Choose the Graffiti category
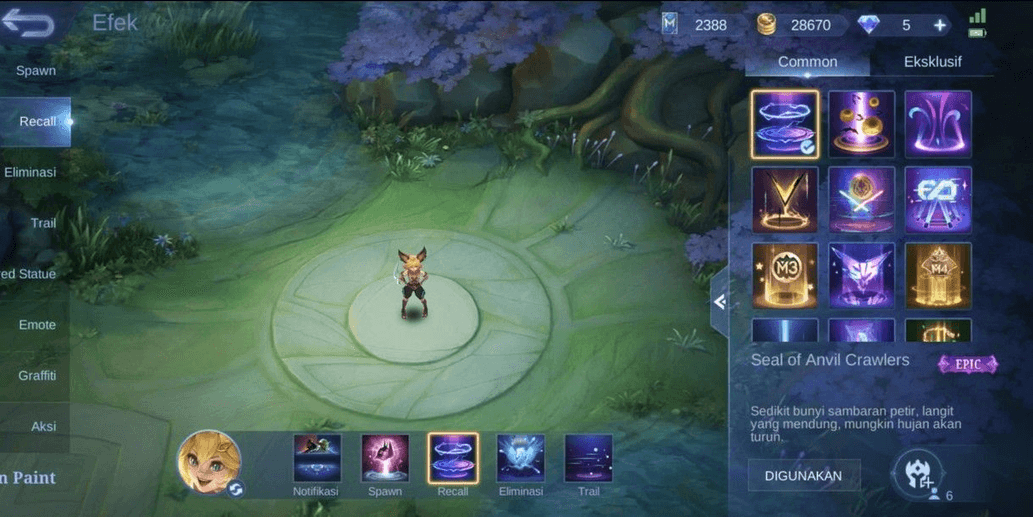Viewport: 1033px width, 517px height. [x=37, y=376]
